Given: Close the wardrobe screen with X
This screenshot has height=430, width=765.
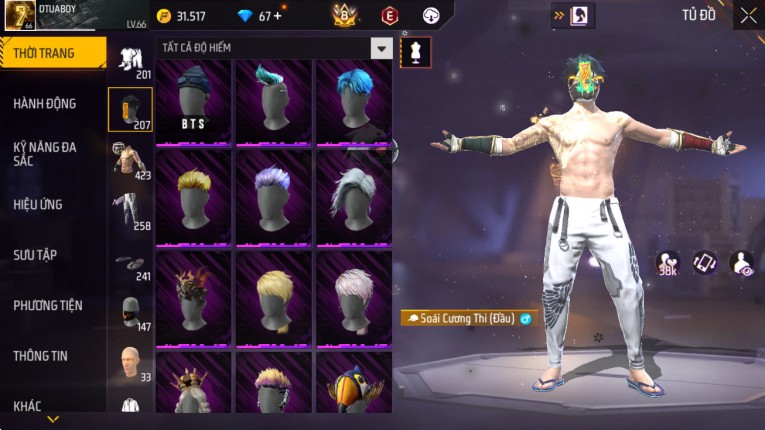Looking at the screenshot, I should coord(748,15).
